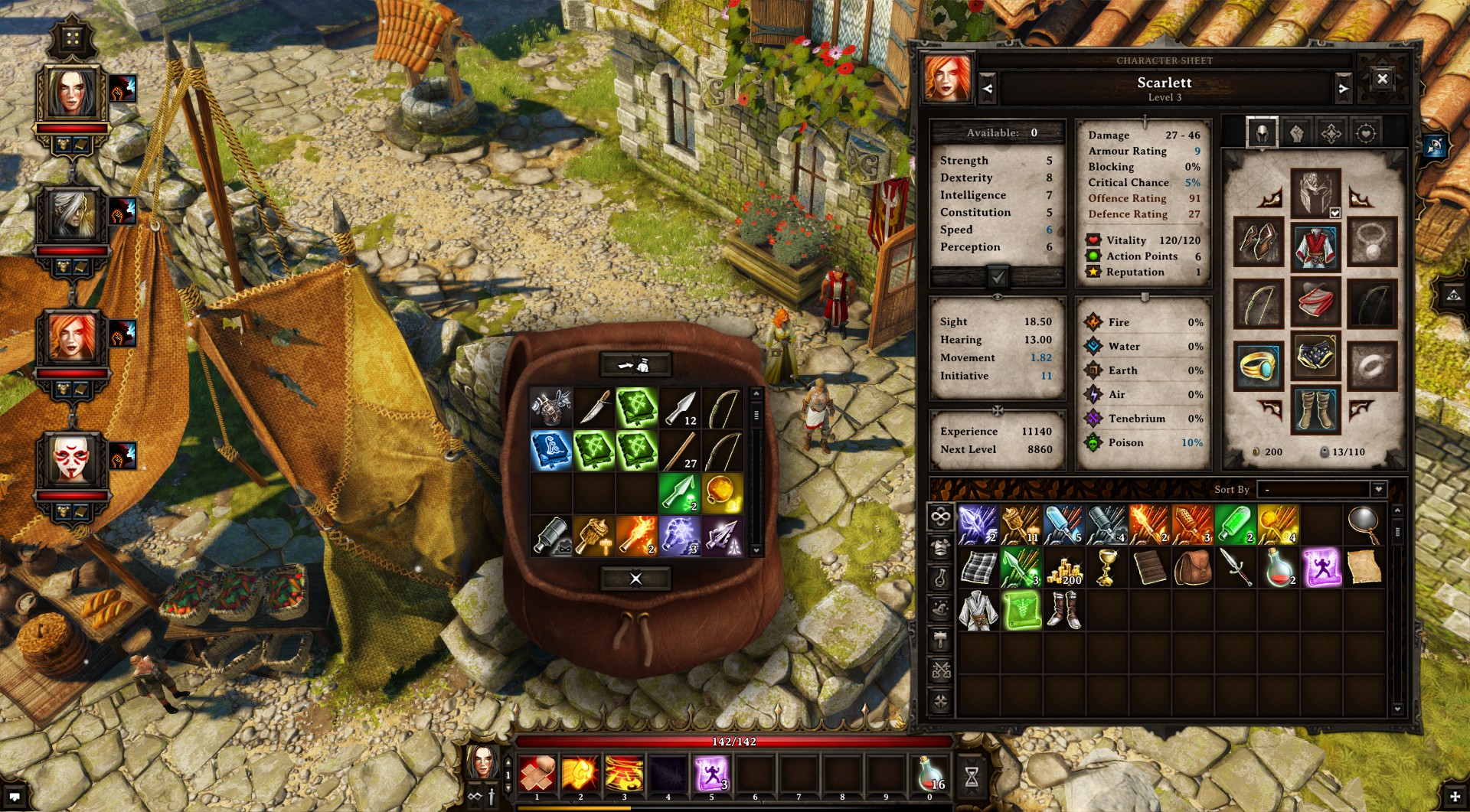
Task: Click the equipped boots slot
Action: 1315,409
